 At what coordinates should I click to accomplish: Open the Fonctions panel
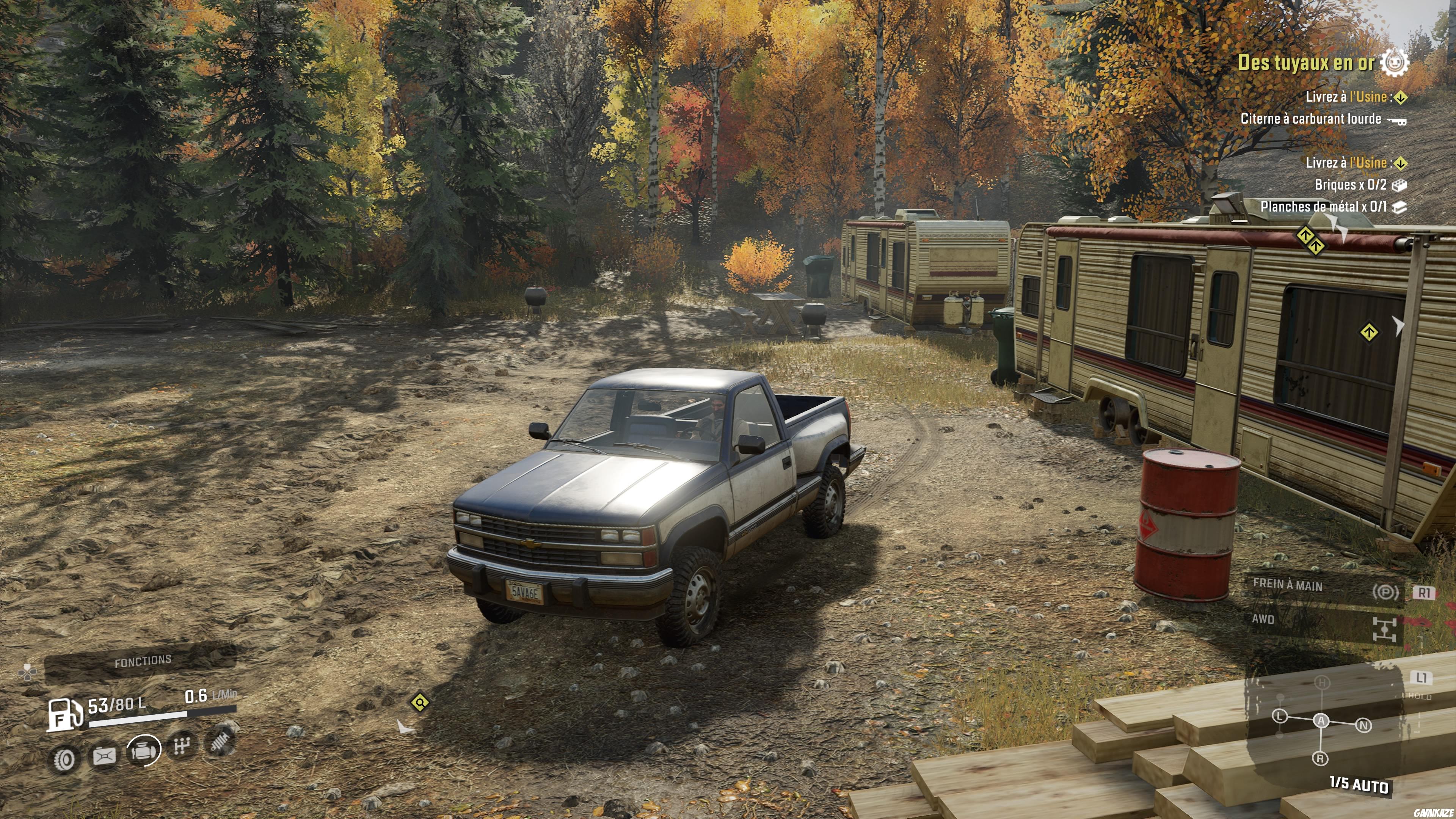(143, 661)
